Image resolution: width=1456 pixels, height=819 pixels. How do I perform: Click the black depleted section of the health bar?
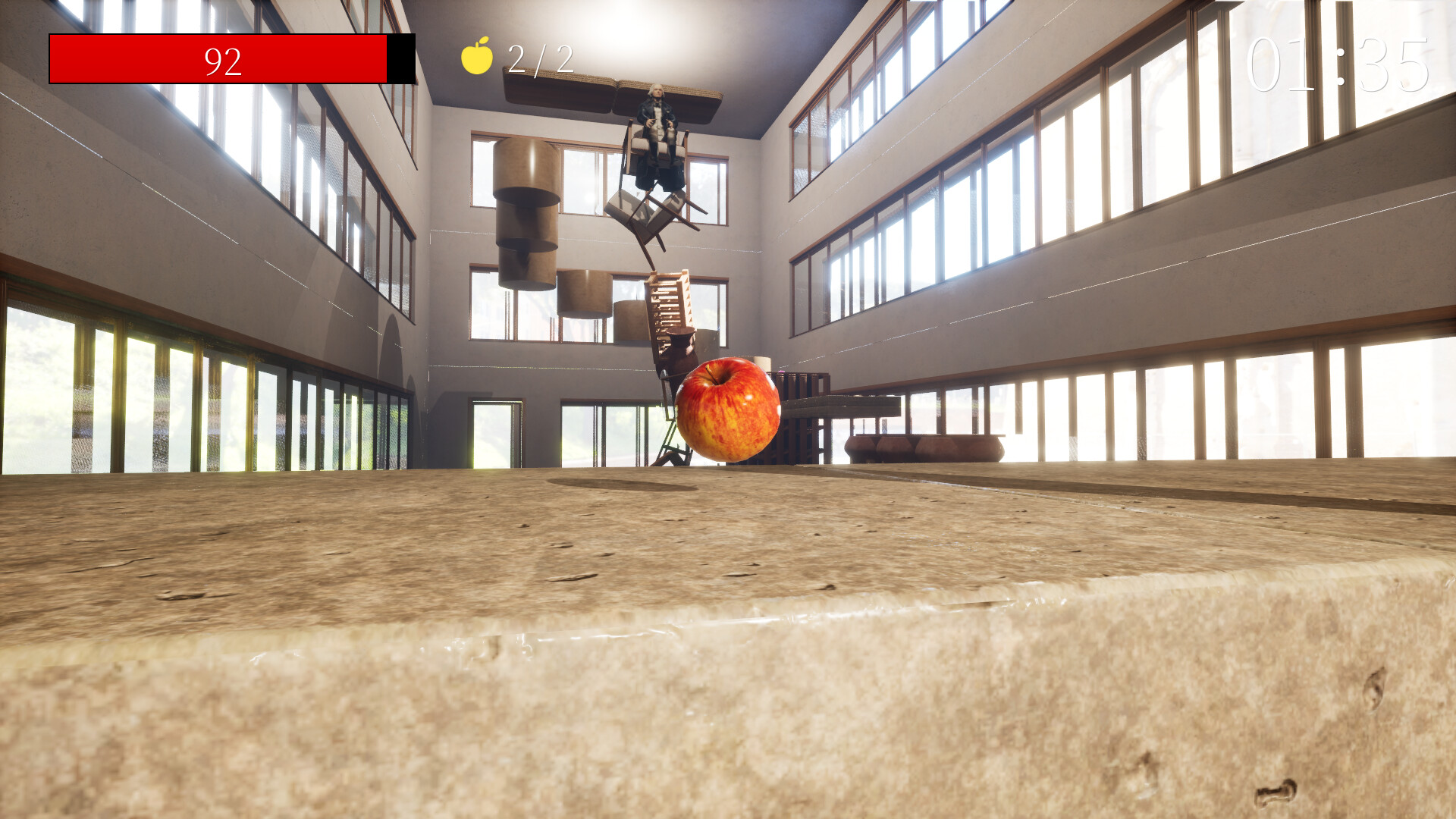(400, 58)
